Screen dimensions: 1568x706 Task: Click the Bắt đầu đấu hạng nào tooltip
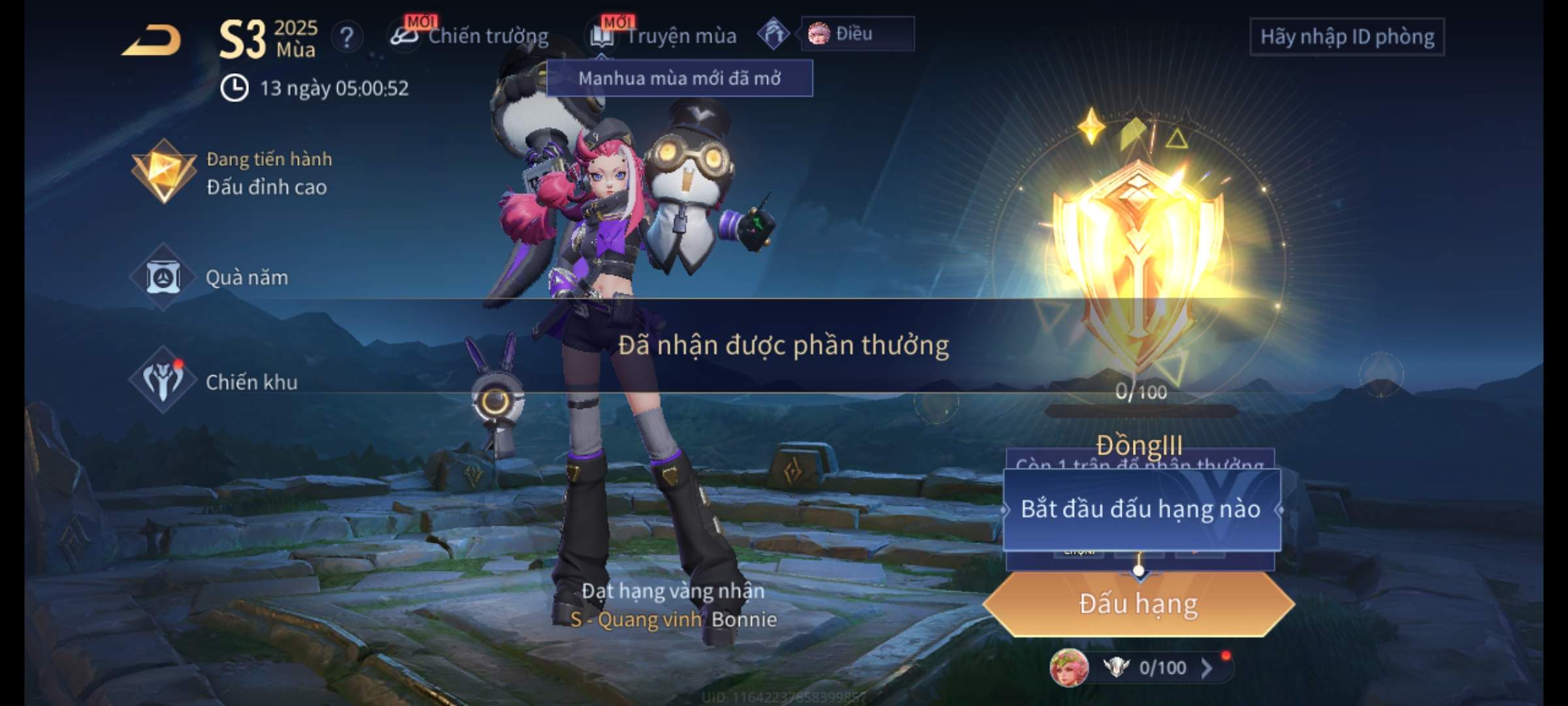tap(1141, 509)
